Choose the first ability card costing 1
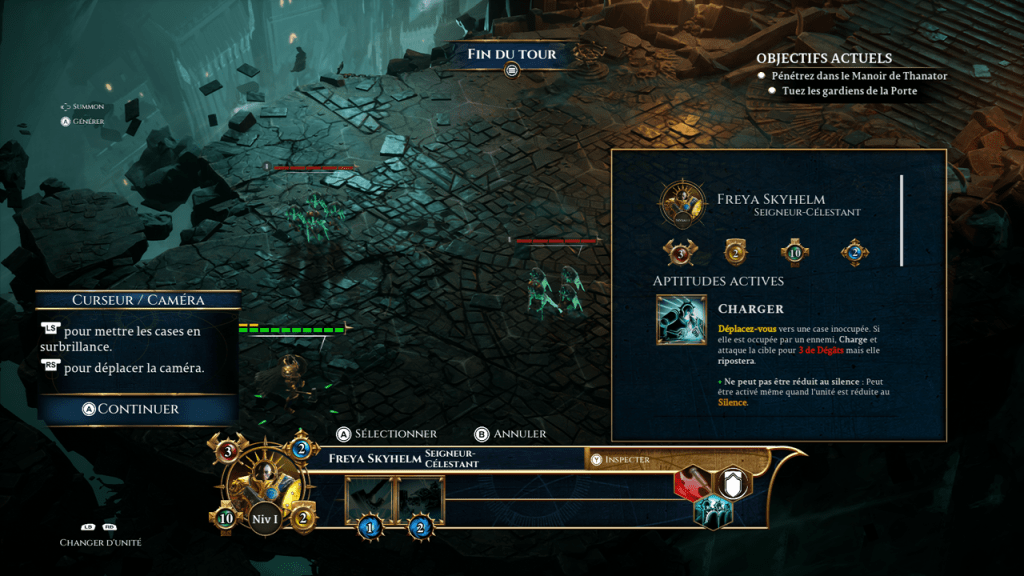The image size is (1024, 576). [370, 501]
